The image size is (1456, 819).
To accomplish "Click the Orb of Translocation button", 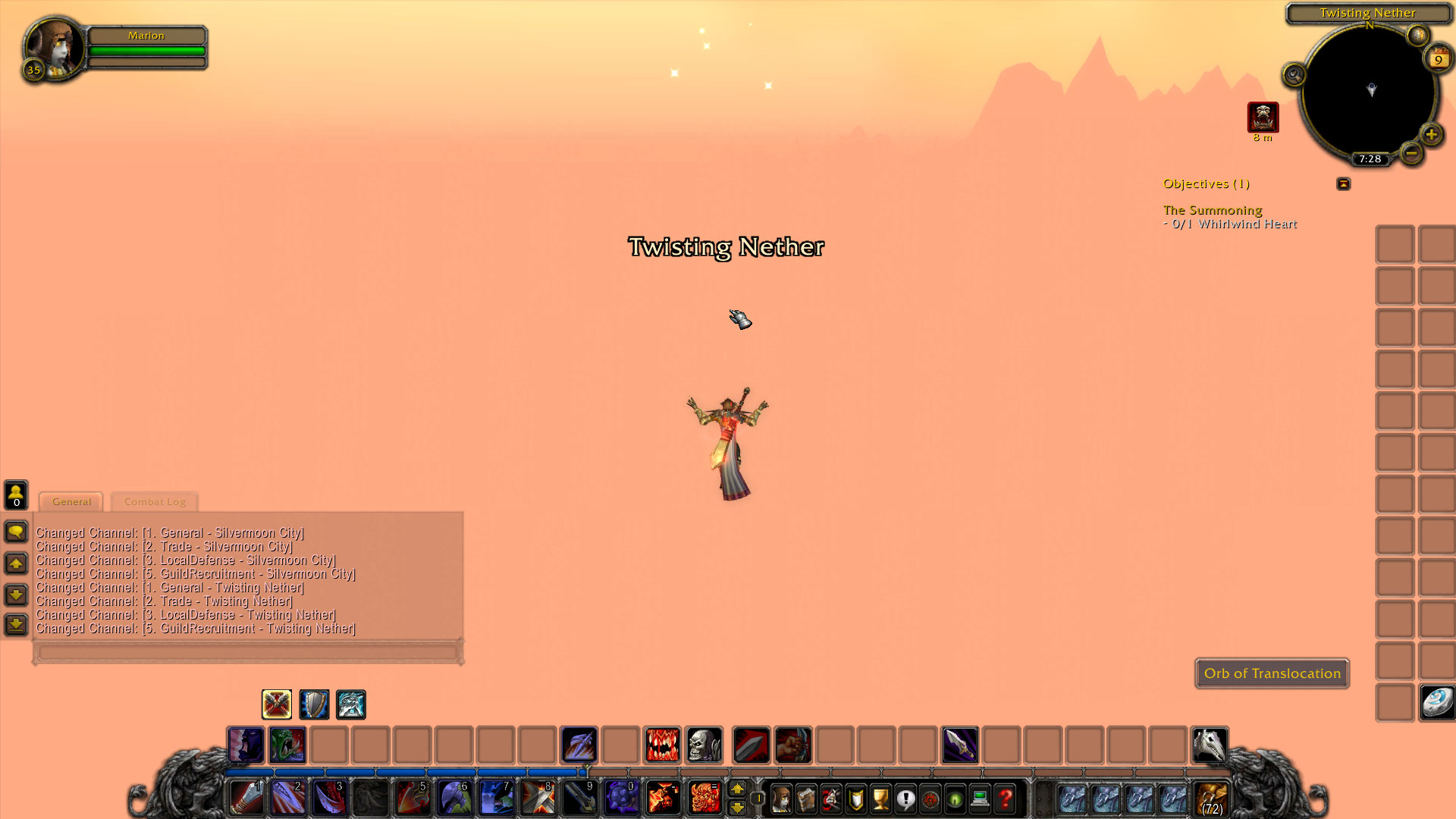I will coord(1272,673).
